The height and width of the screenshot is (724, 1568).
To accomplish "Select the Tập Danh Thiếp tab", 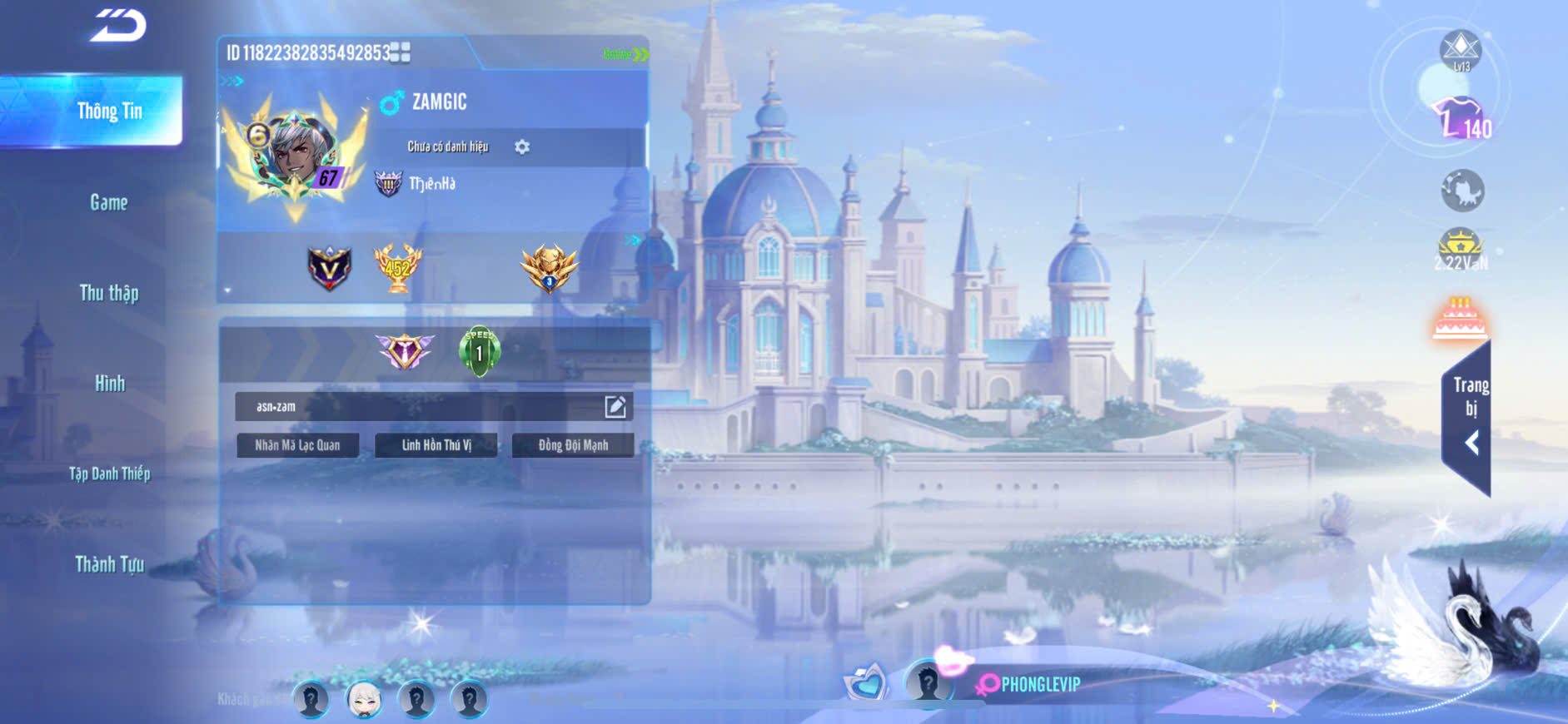I will click(109, 474).
